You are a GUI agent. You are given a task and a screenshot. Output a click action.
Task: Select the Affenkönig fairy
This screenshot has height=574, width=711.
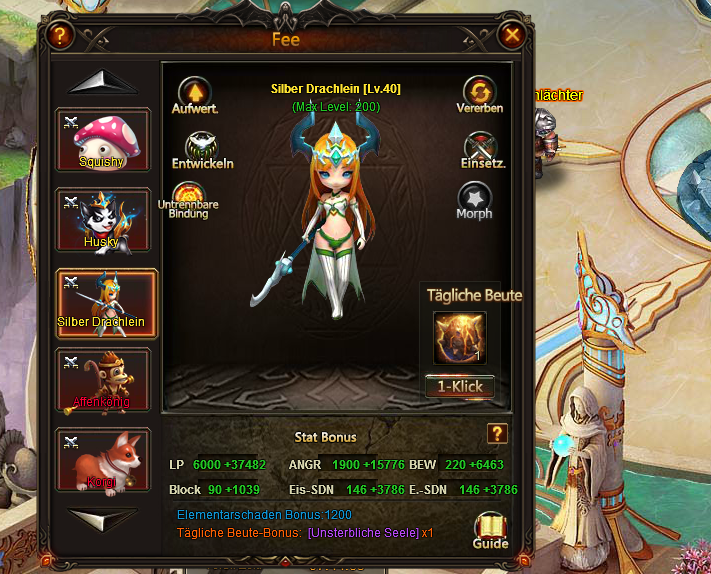[x=103, y=380]
